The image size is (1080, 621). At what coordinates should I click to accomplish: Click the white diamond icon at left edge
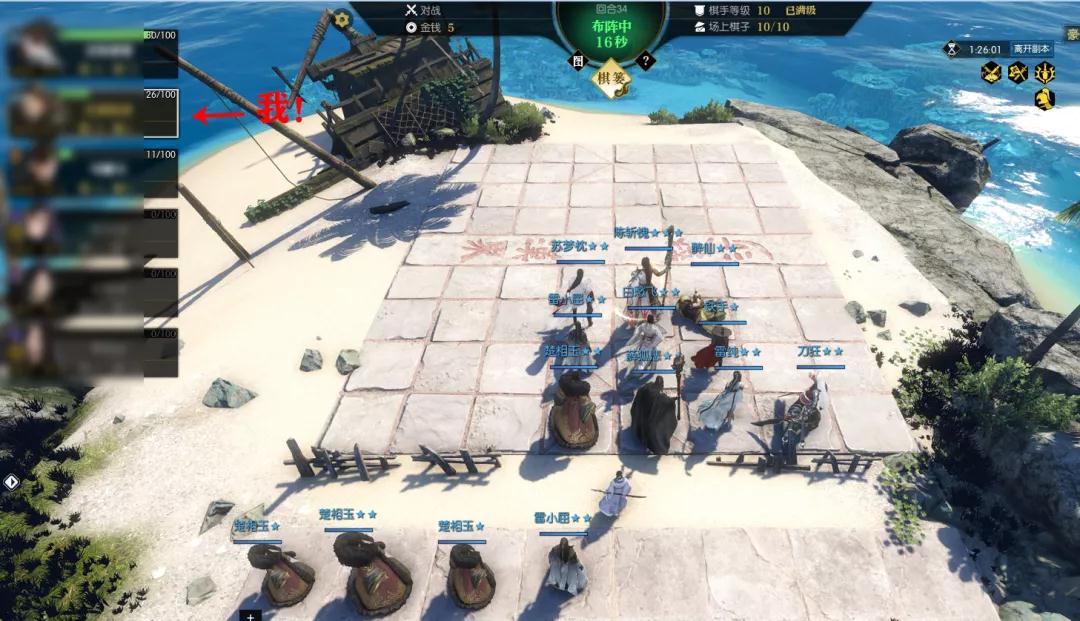pyautogui.click(x=11, y=482)
